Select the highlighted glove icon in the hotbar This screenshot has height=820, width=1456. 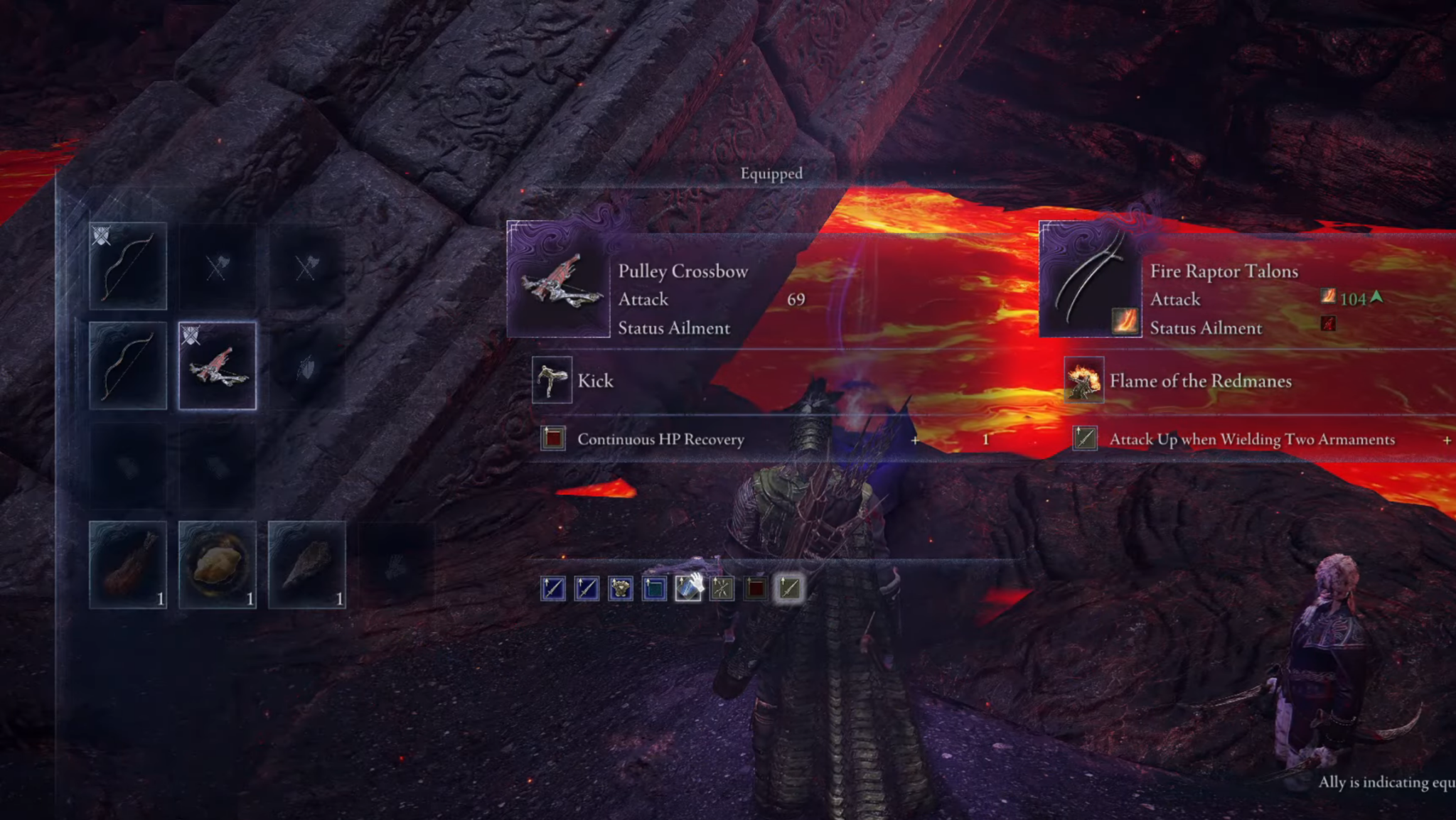(x=687, y=588)
